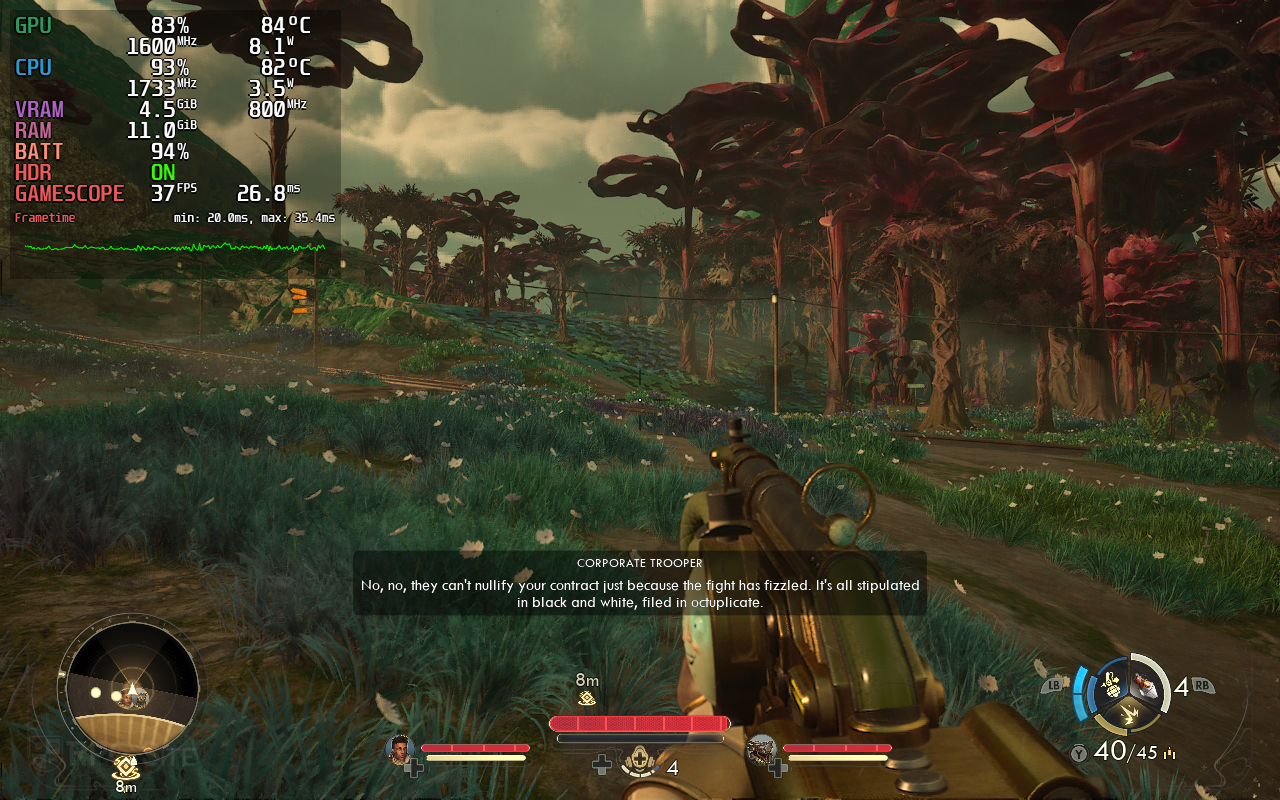Image resolution: width=1280 pixels, height=800 pixels.
Task: Select the quest marker below the minimap
Action: click(x=126, y=767)
